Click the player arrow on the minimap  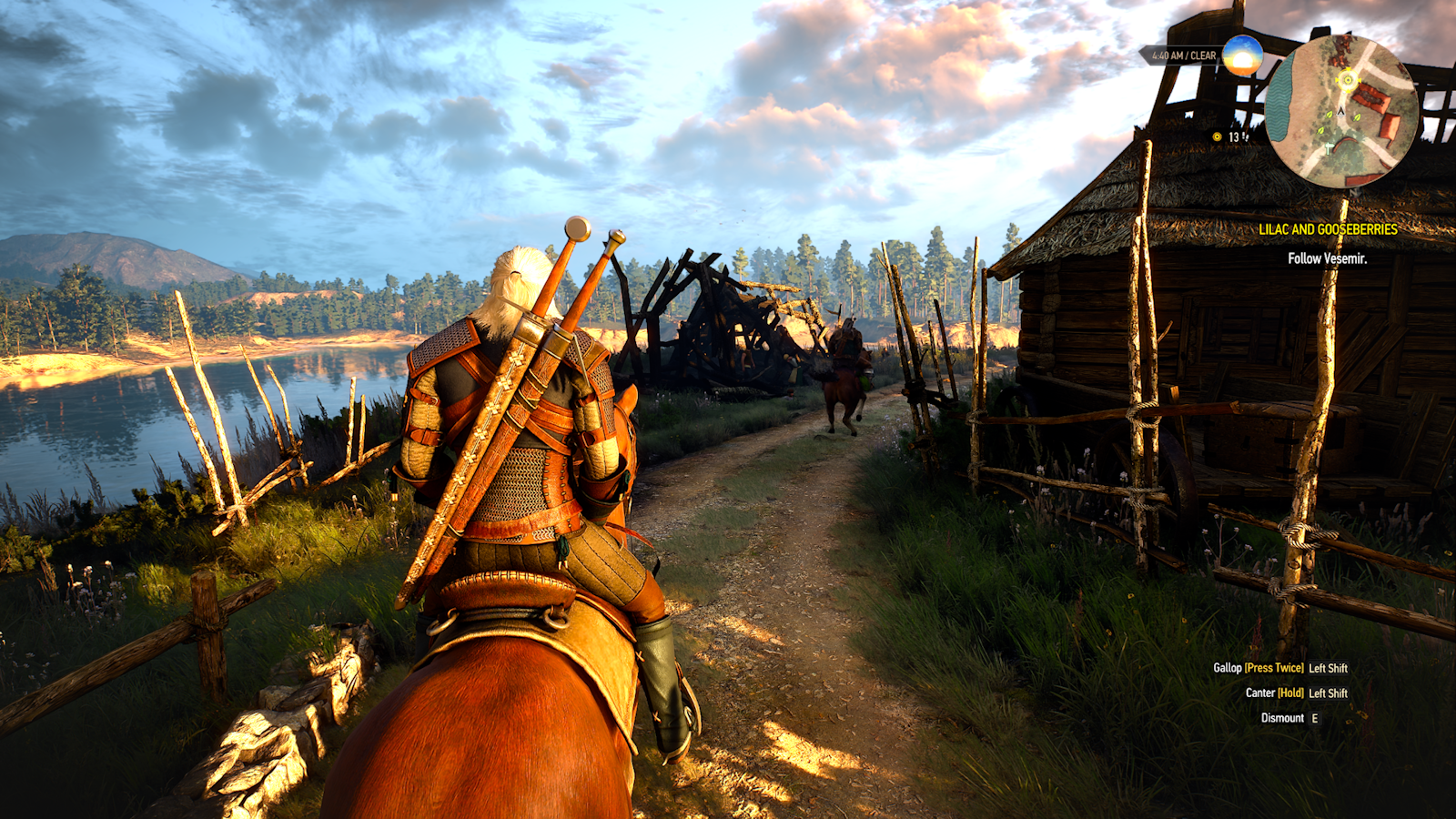(x=1340, y=112)
